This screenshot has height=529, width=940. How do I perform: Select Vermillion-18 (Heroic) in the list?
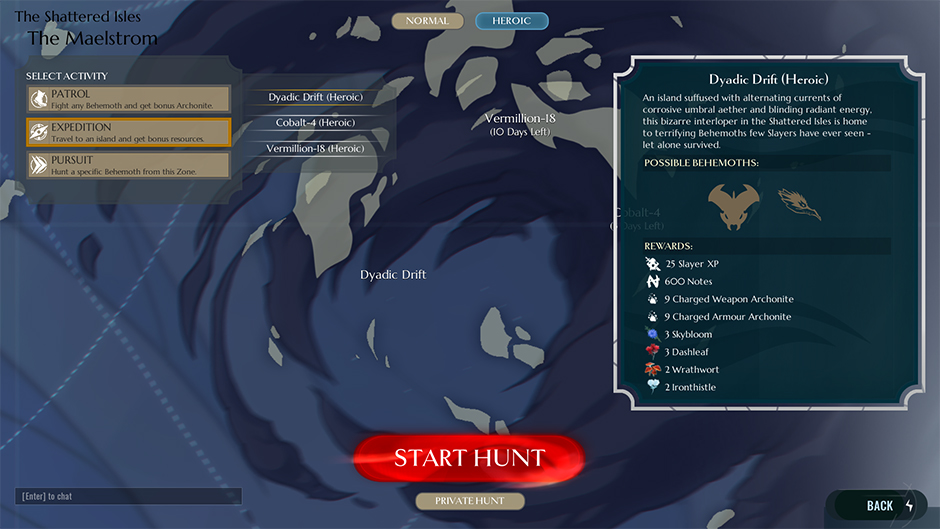point(315,148)
